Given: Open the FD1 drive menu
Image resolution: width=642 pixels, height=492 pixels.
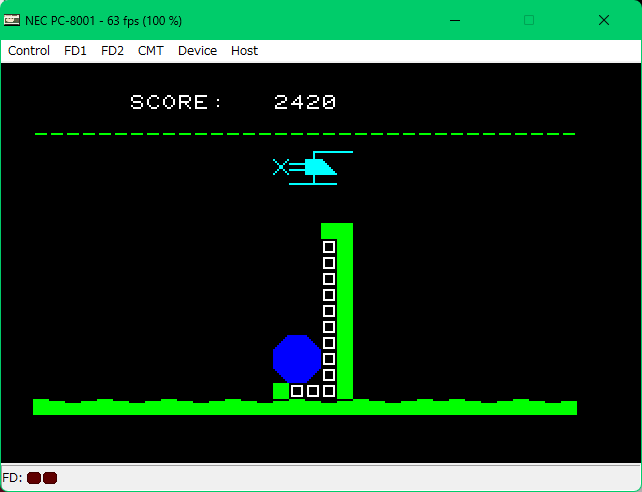Looking at the screenshot, I should 75,51.
